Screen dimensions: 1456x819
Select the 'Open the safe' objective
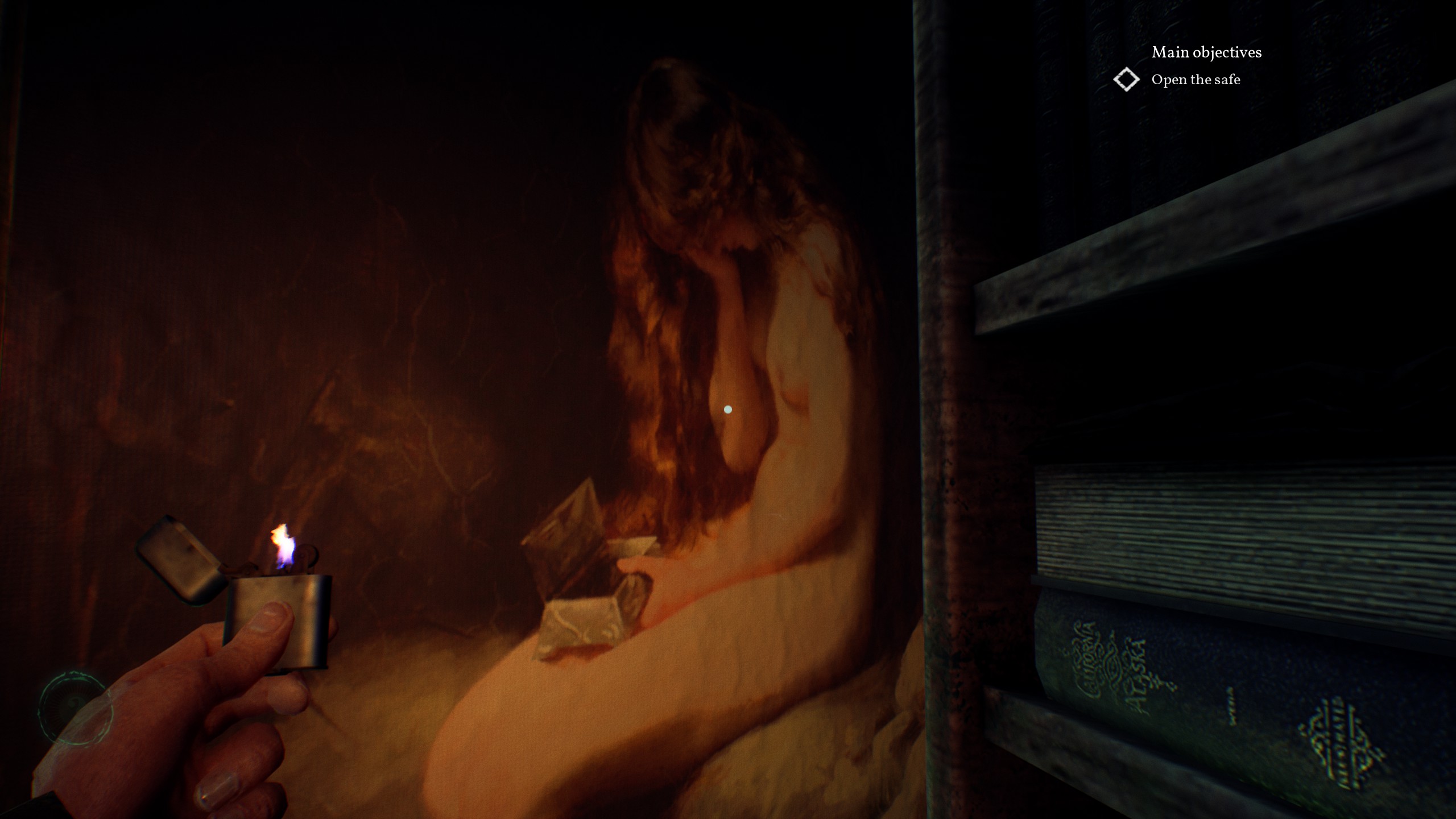click(1196, 80)
